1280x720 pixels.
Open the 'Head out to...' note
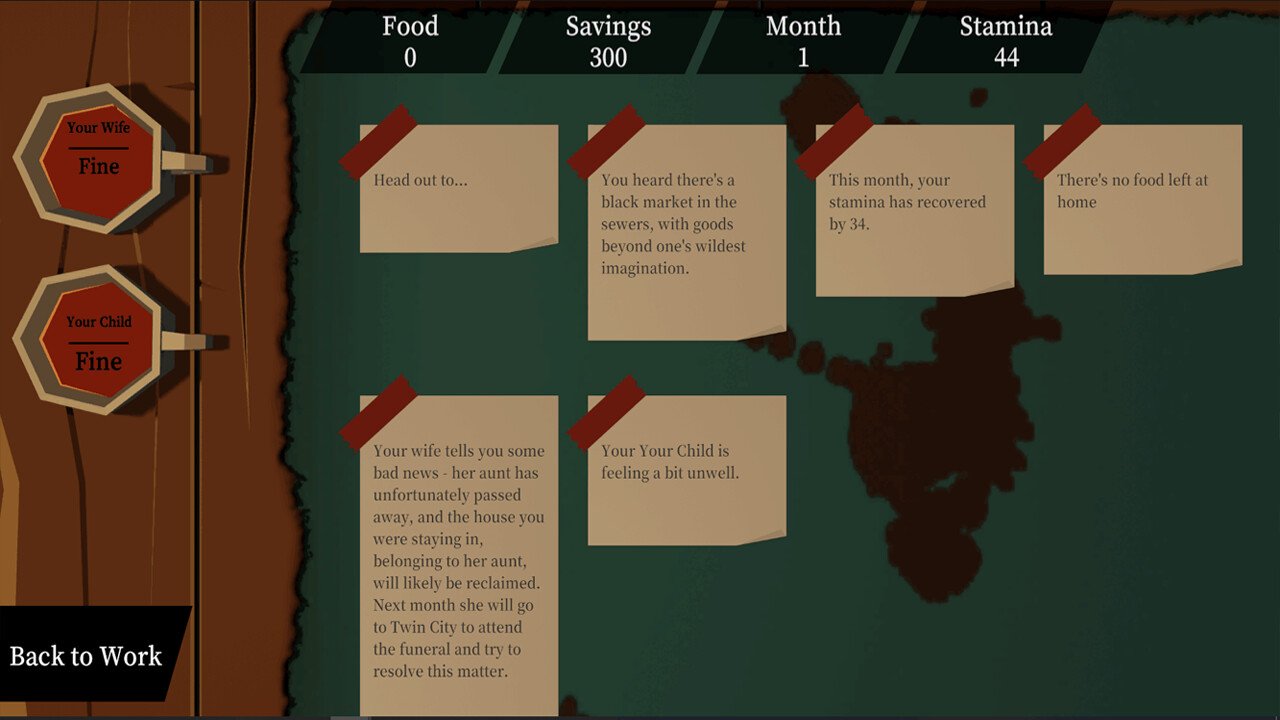tap(458, 188)
